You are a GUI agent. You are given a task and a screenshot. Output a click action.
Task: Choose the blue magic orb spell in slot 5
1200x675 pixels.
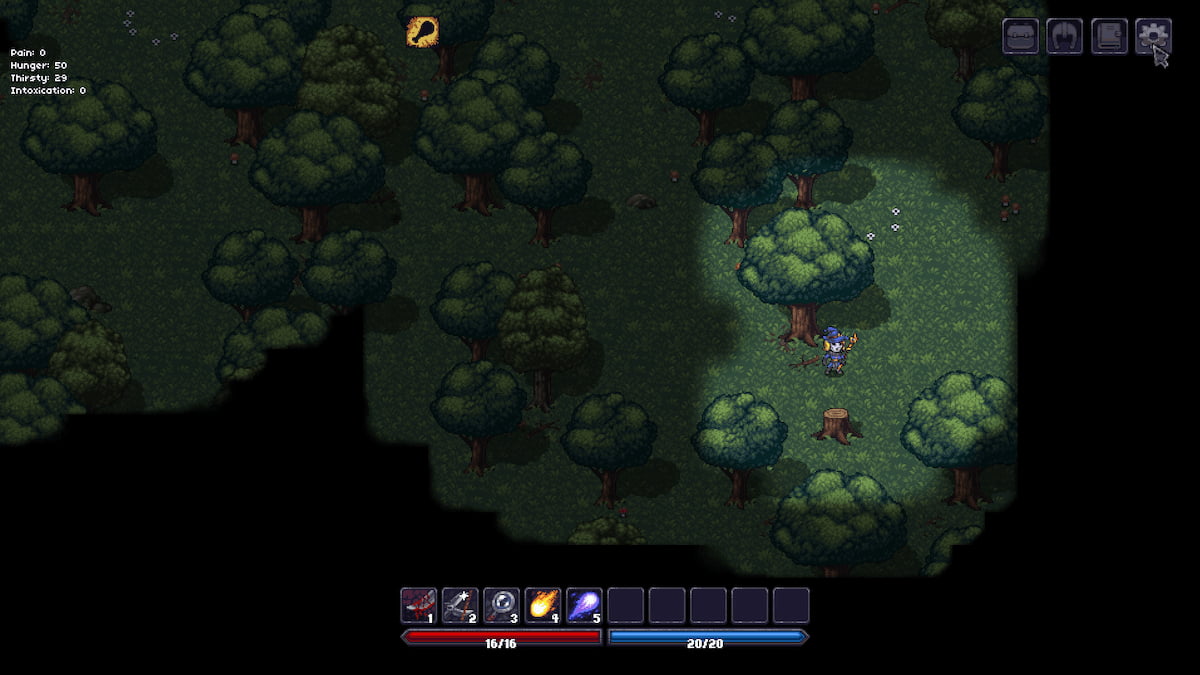pyautogui.click(x=584, y=605)
